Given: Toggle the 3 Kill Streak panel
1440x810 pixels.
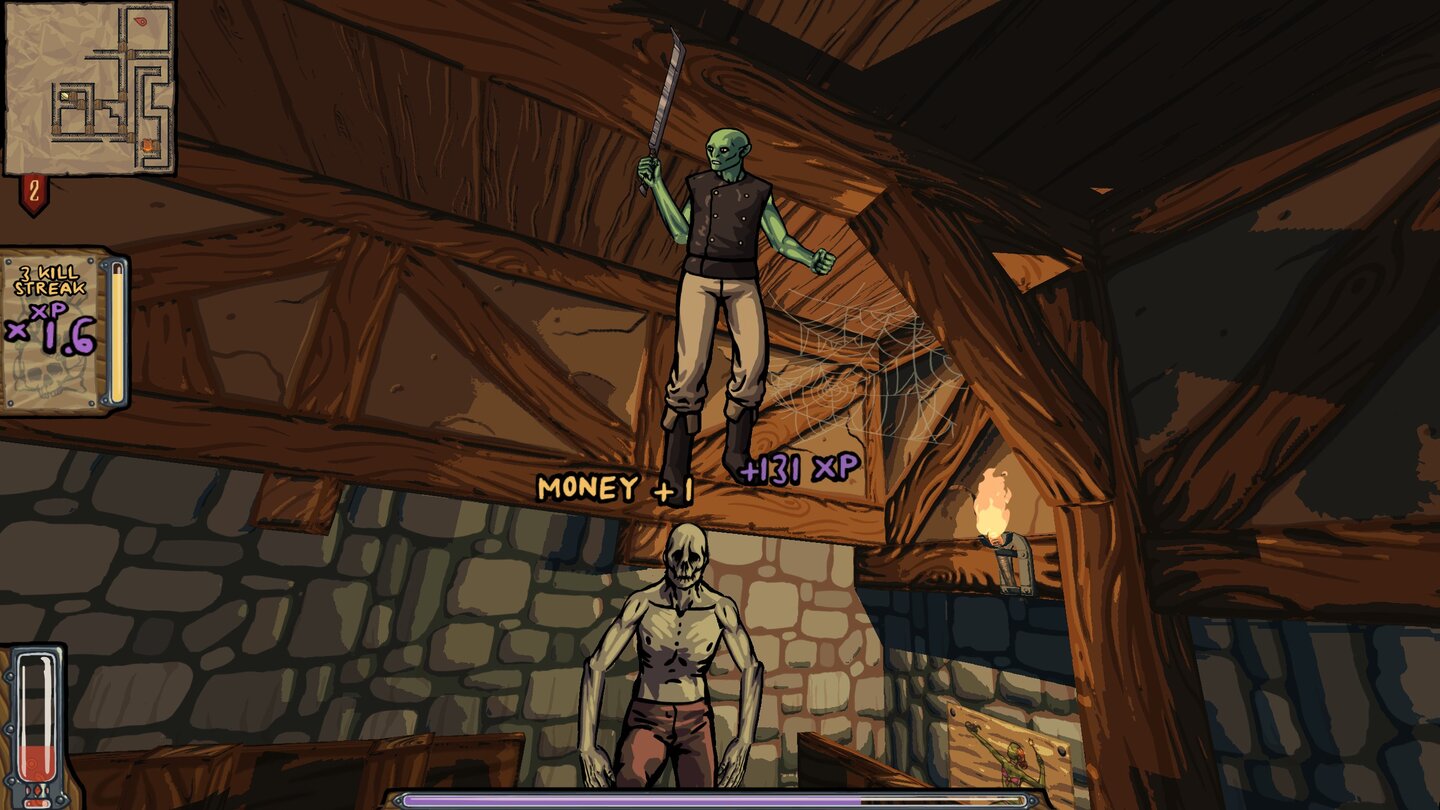Looking at the screenshot, I should (55, 330).
